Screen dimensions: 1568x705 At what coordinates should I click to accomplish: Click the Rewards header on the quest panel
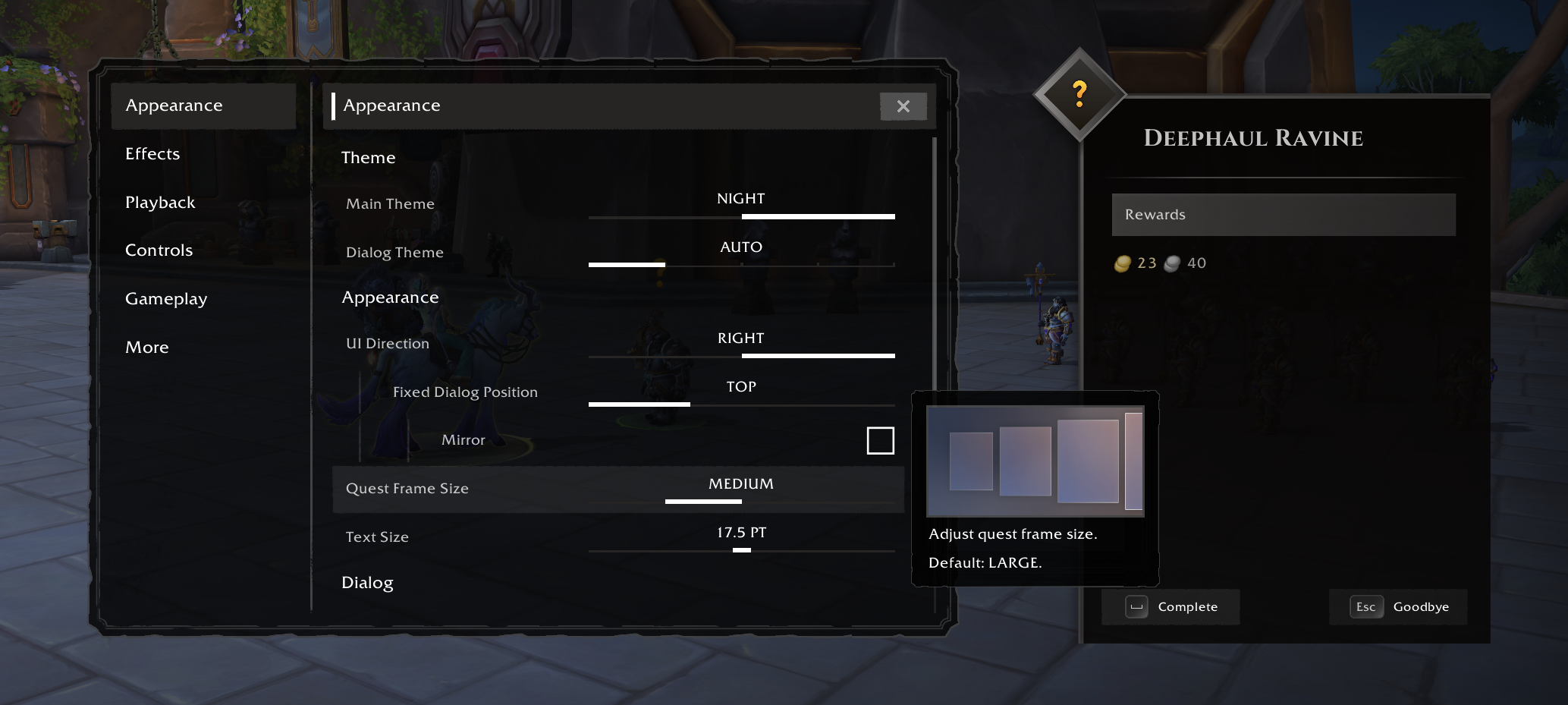(x=1155, y=214)
